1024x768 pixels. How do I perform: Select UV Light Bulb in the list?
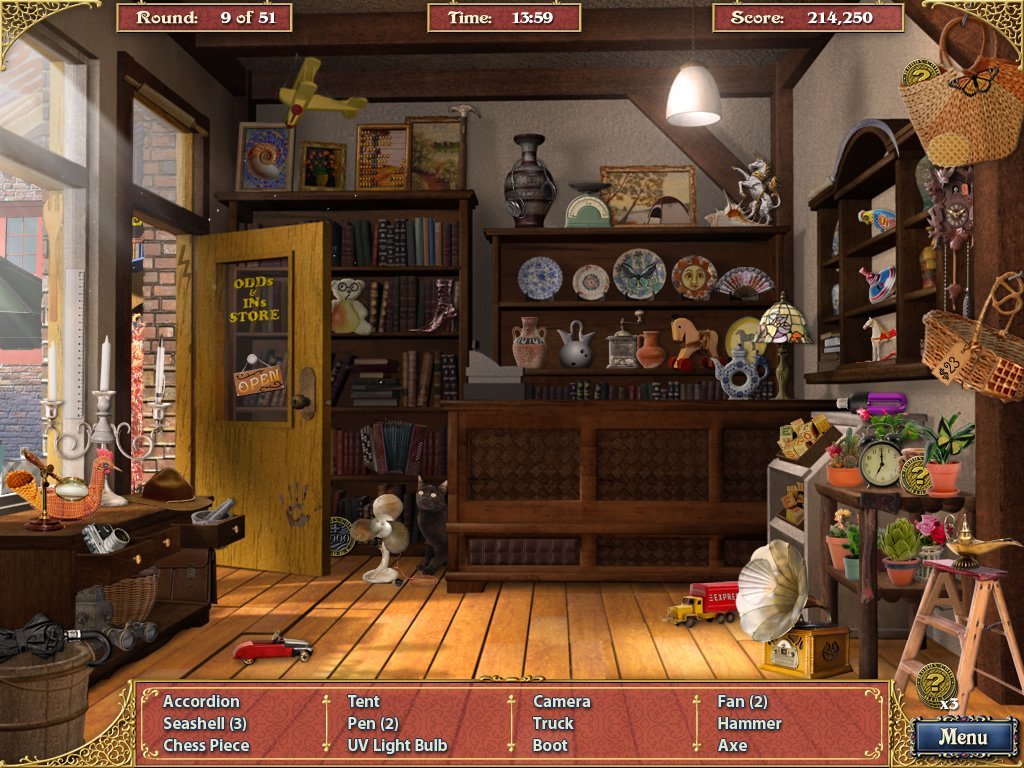point(397,745)
